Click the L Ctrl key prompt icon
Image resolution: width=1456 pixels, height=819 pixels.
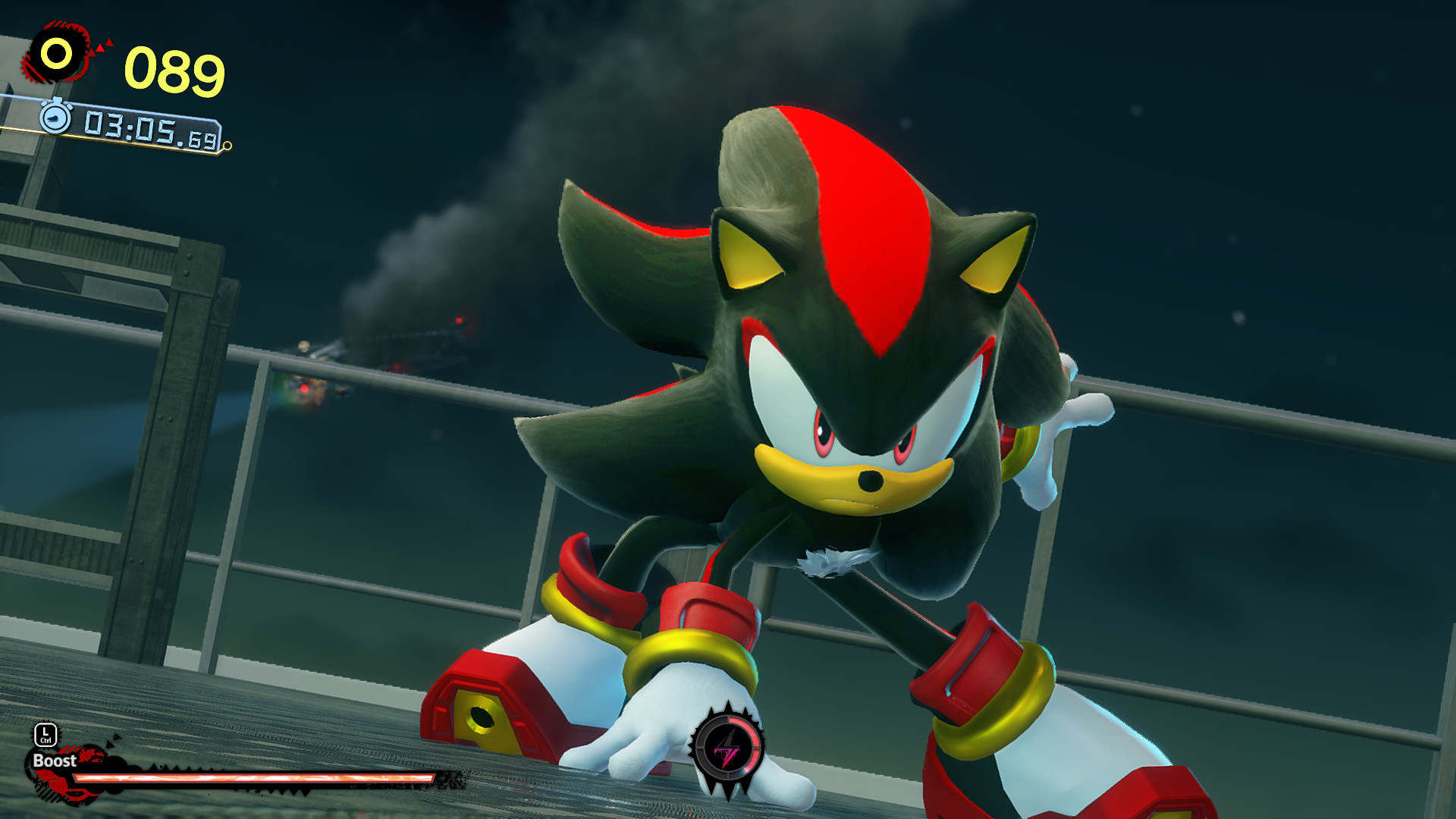click(x=45, y=736)
